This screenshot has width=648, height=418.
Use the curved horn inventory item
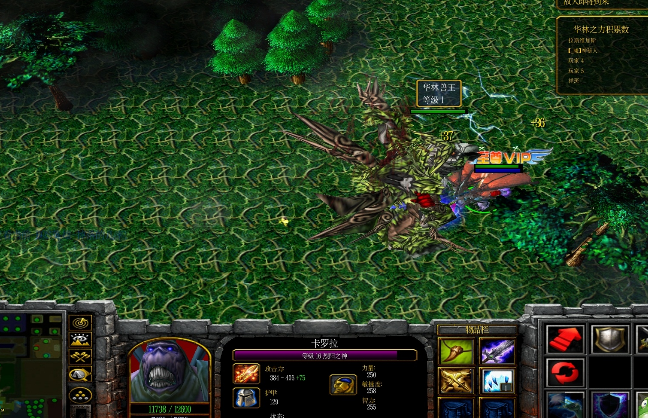(x=456, y=352)
